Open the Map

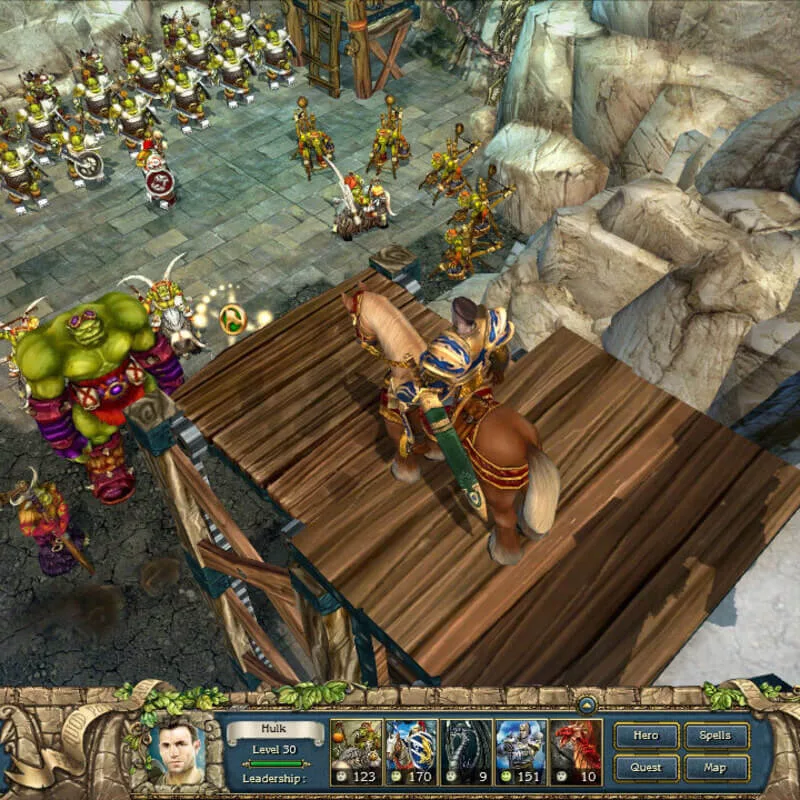[716, 768]
